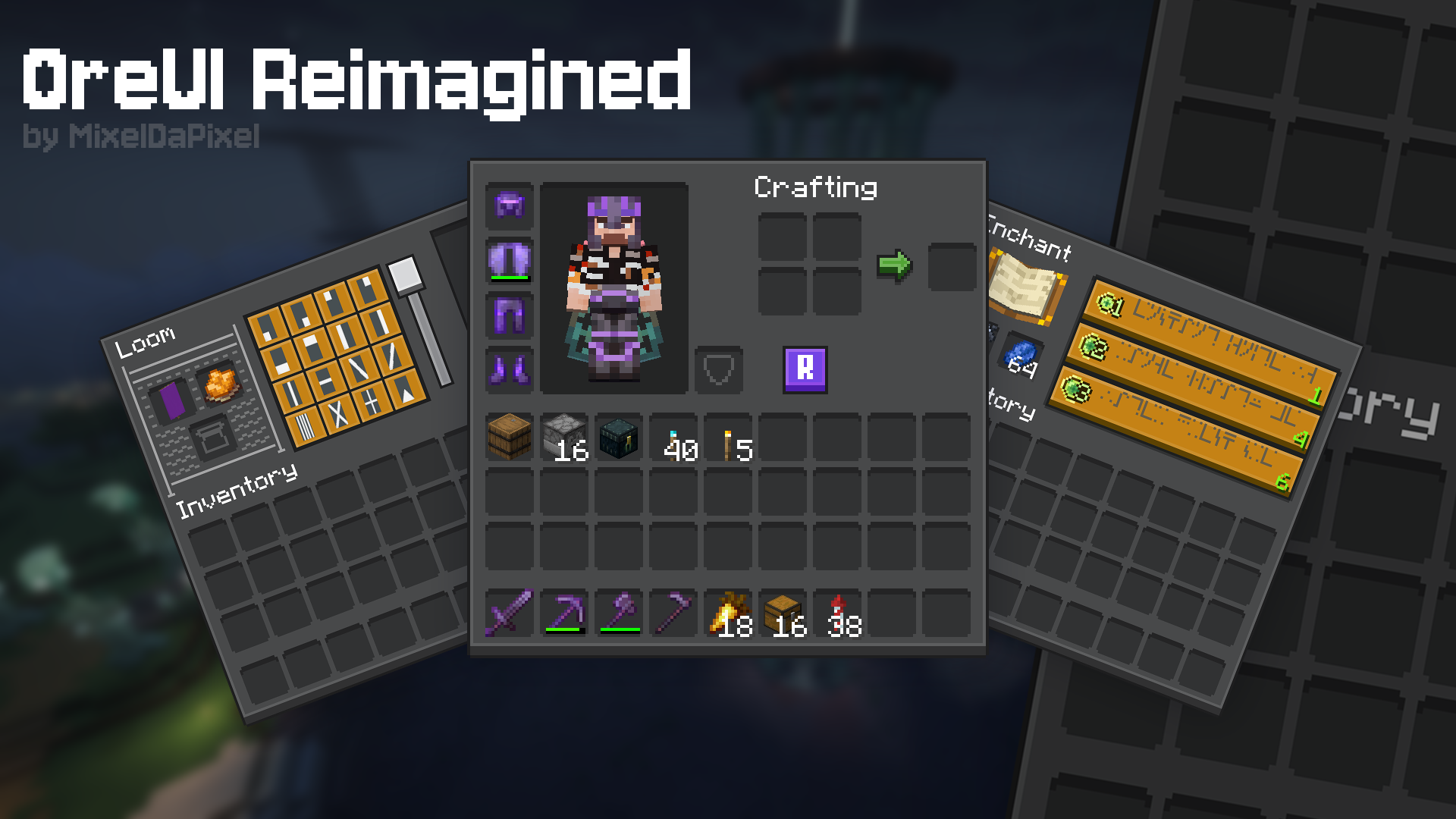Image resolution: width=1456 pixels, height=819 pixels.
Task: Grab the ender chest from the inventory
Action: click(619, 437)
